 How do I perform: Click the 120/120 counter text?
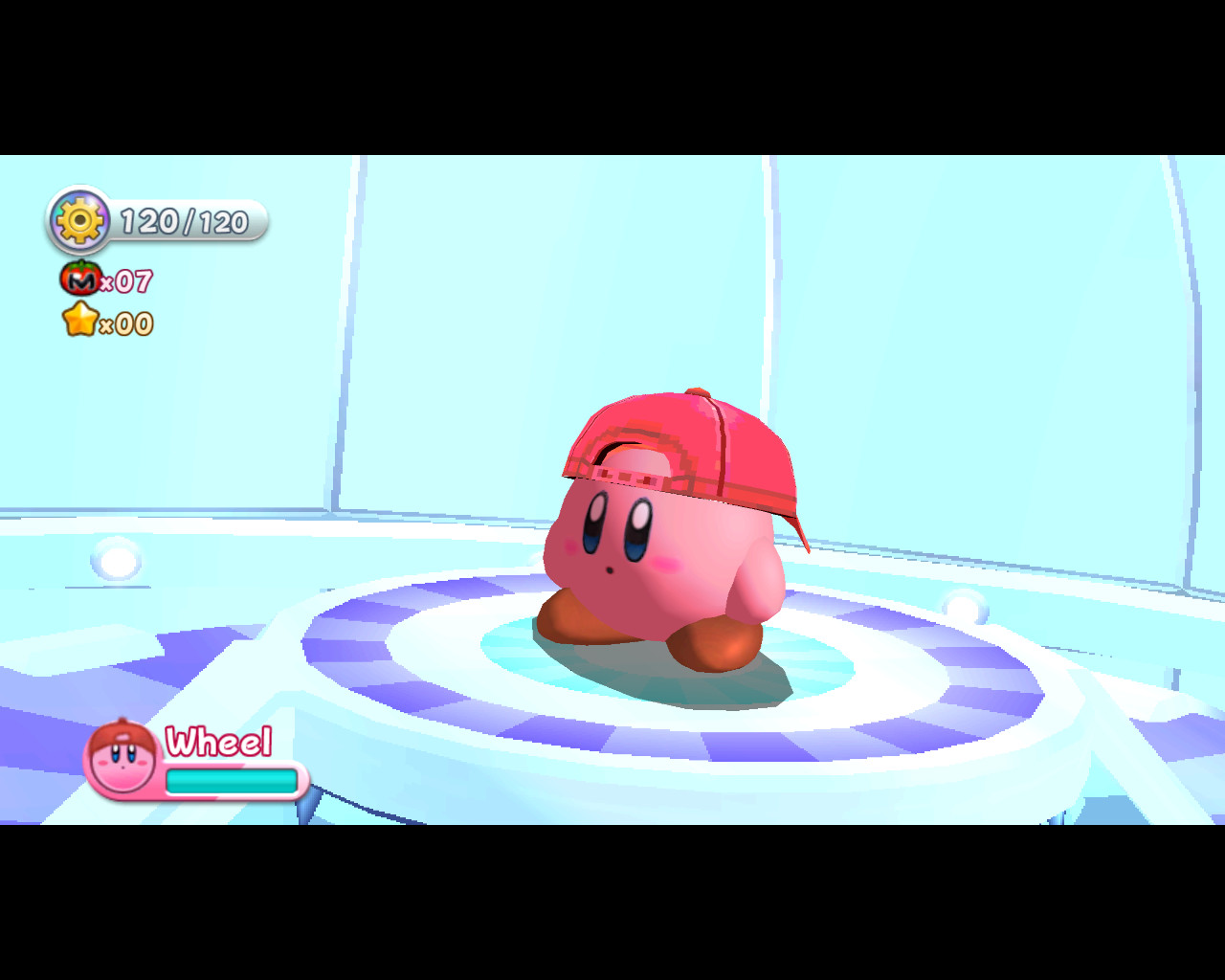[x=185, y=221]
